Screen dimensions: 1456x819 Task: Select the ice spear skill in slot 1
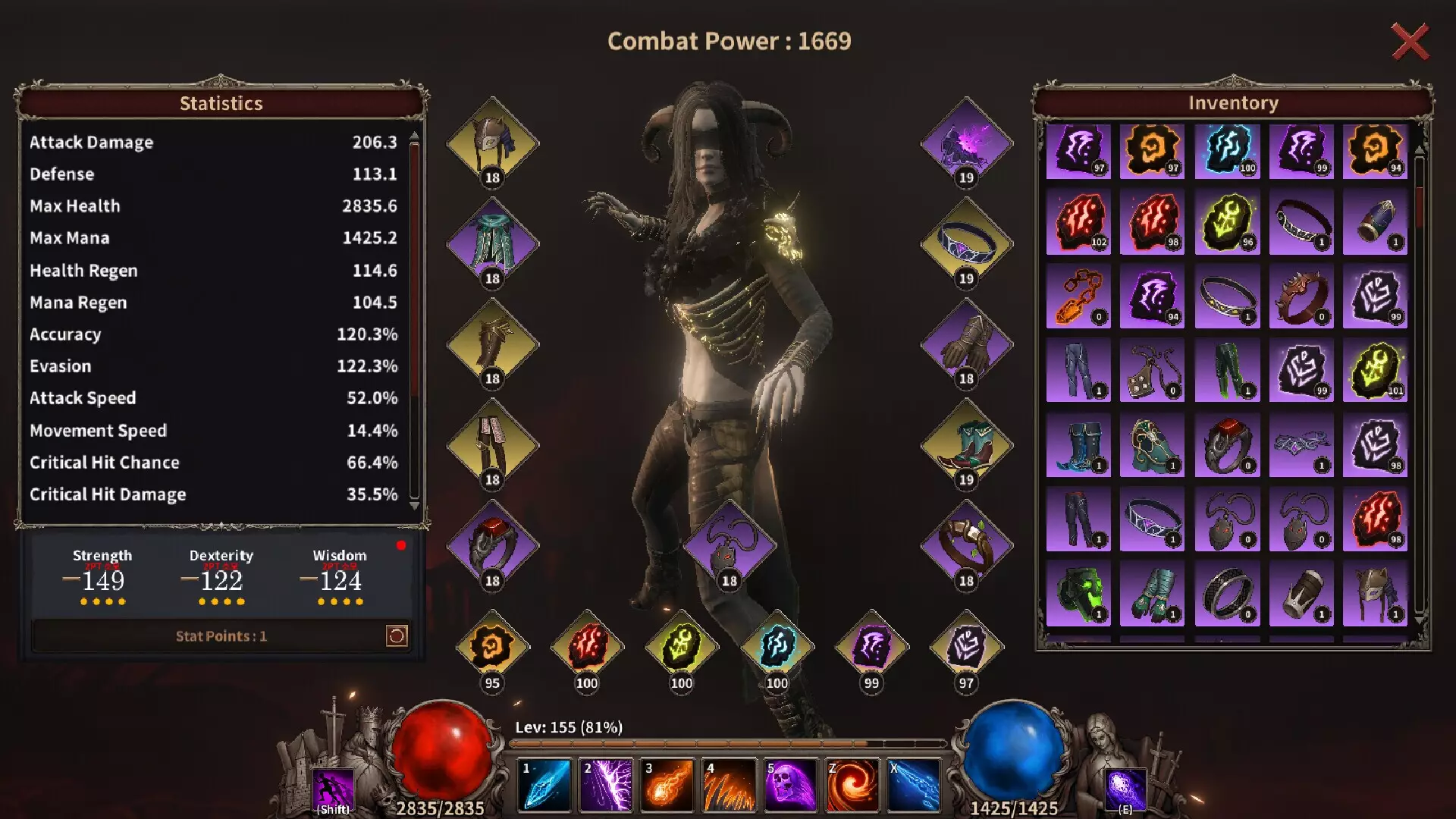click(544, 783)
